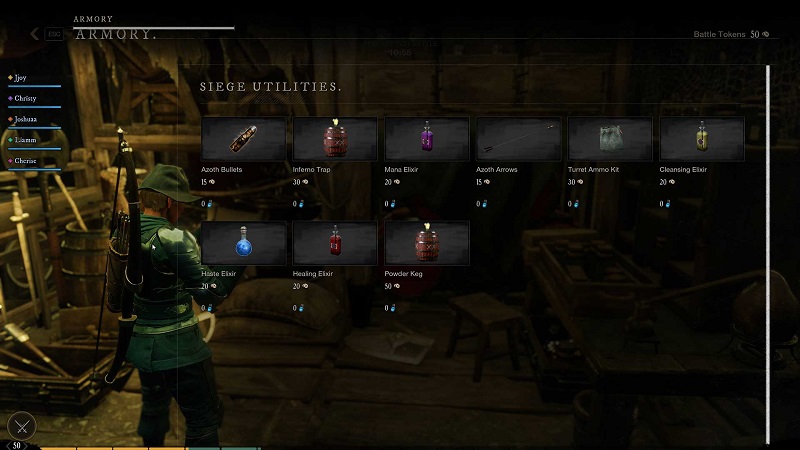The image size is (800, 450).
Task: Select party member Christy
Action: 26,98
